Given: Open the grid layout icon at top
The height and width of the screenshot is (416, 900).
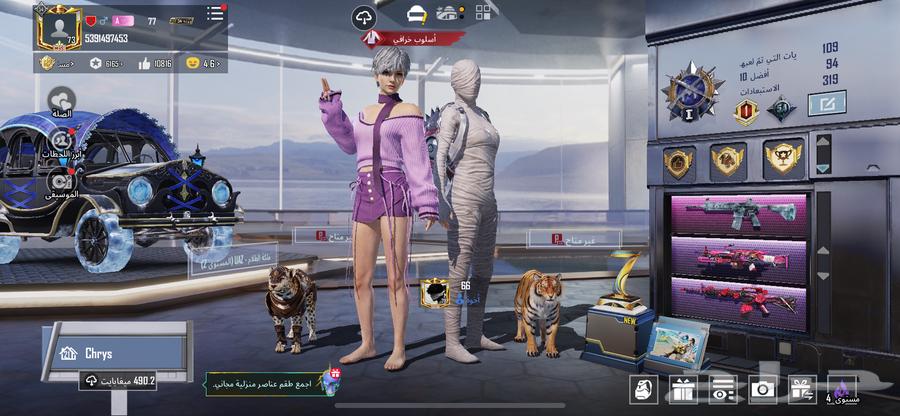Looking at the screenshot, I should coord(483,14).
